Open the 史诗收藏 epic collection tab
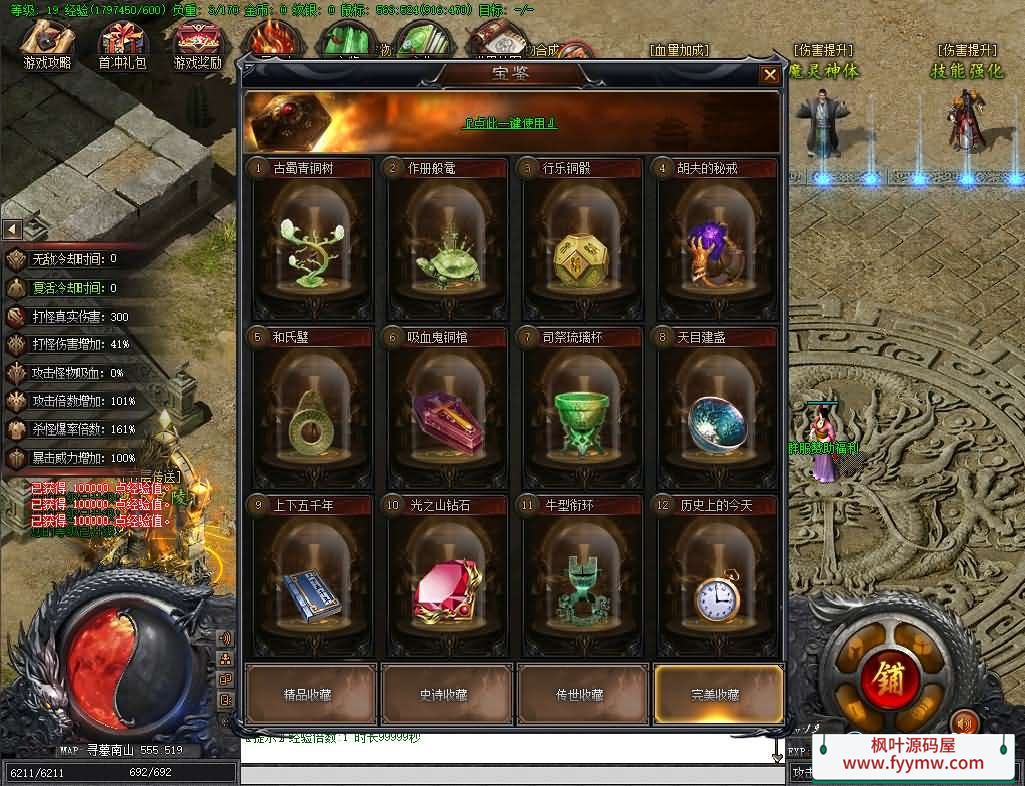Image resolution: width=1025 pixels, height=786 pixels. pos(446,694)
